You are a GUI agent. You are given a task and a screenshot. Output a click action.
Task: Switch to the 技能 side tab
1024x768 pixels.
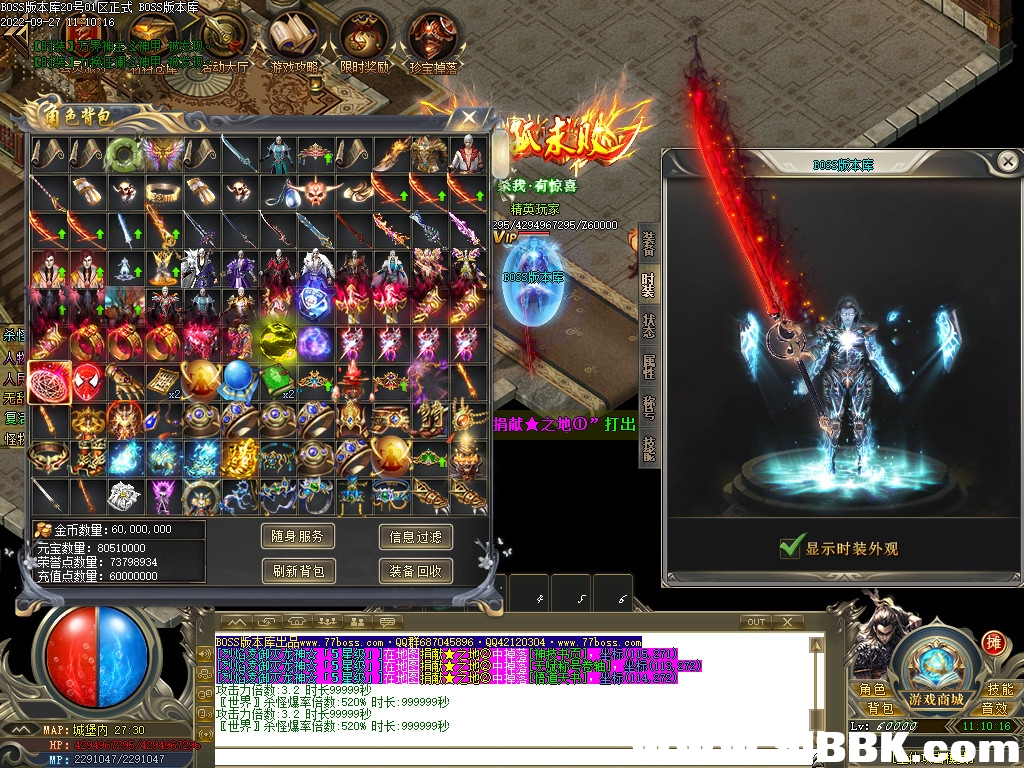[x=649, y=448]
